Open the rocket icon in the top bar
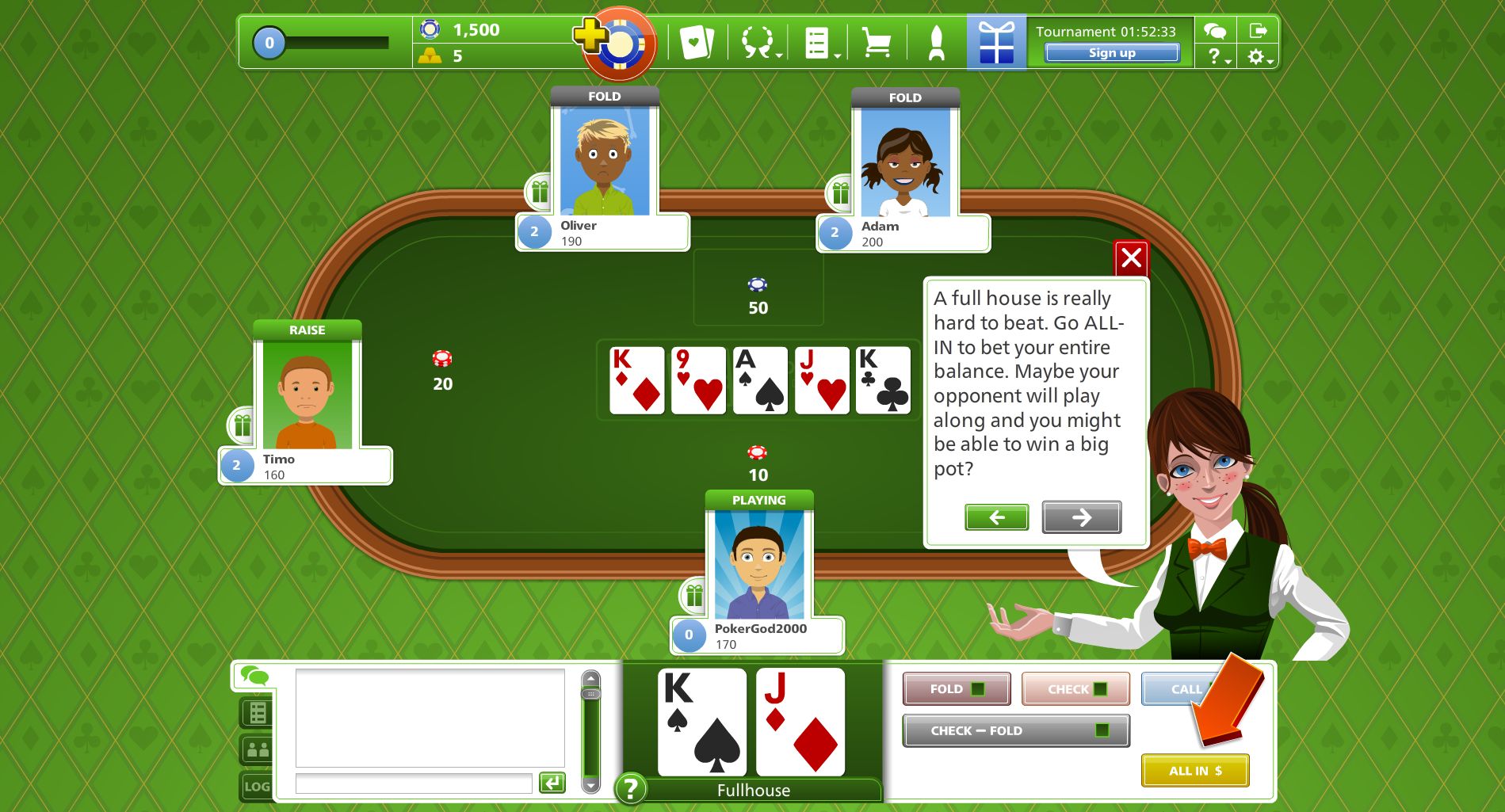 coord(936,42)
